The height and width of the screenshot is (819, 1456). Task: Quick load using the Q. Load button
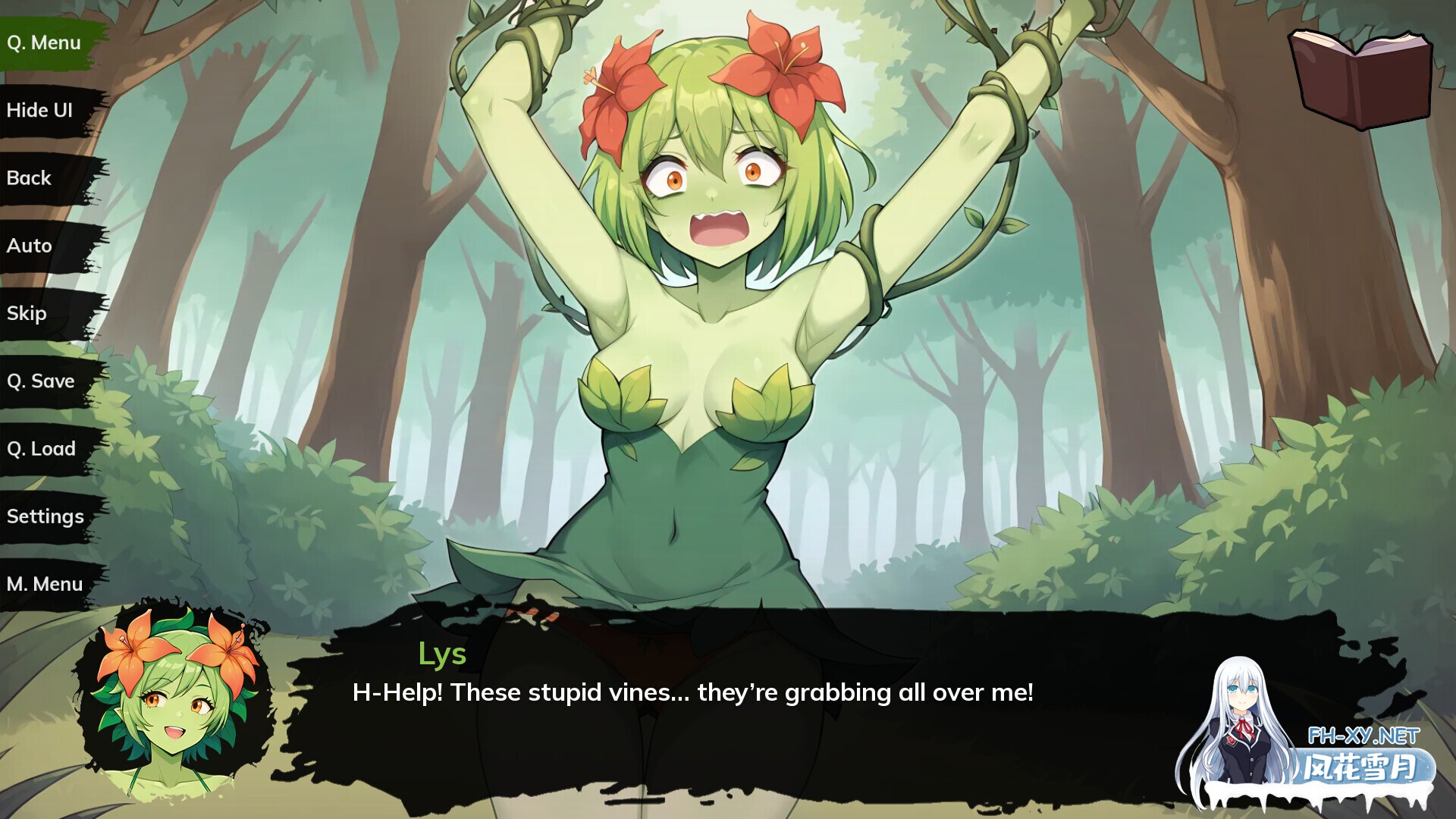(42, 448)
